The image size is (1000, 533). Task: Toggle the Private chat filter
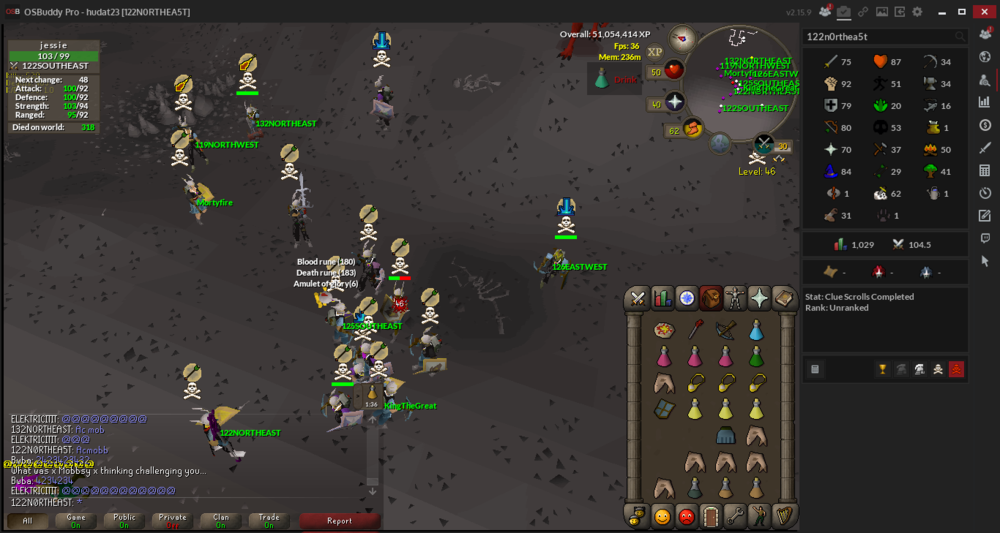[x=172, y=520]
